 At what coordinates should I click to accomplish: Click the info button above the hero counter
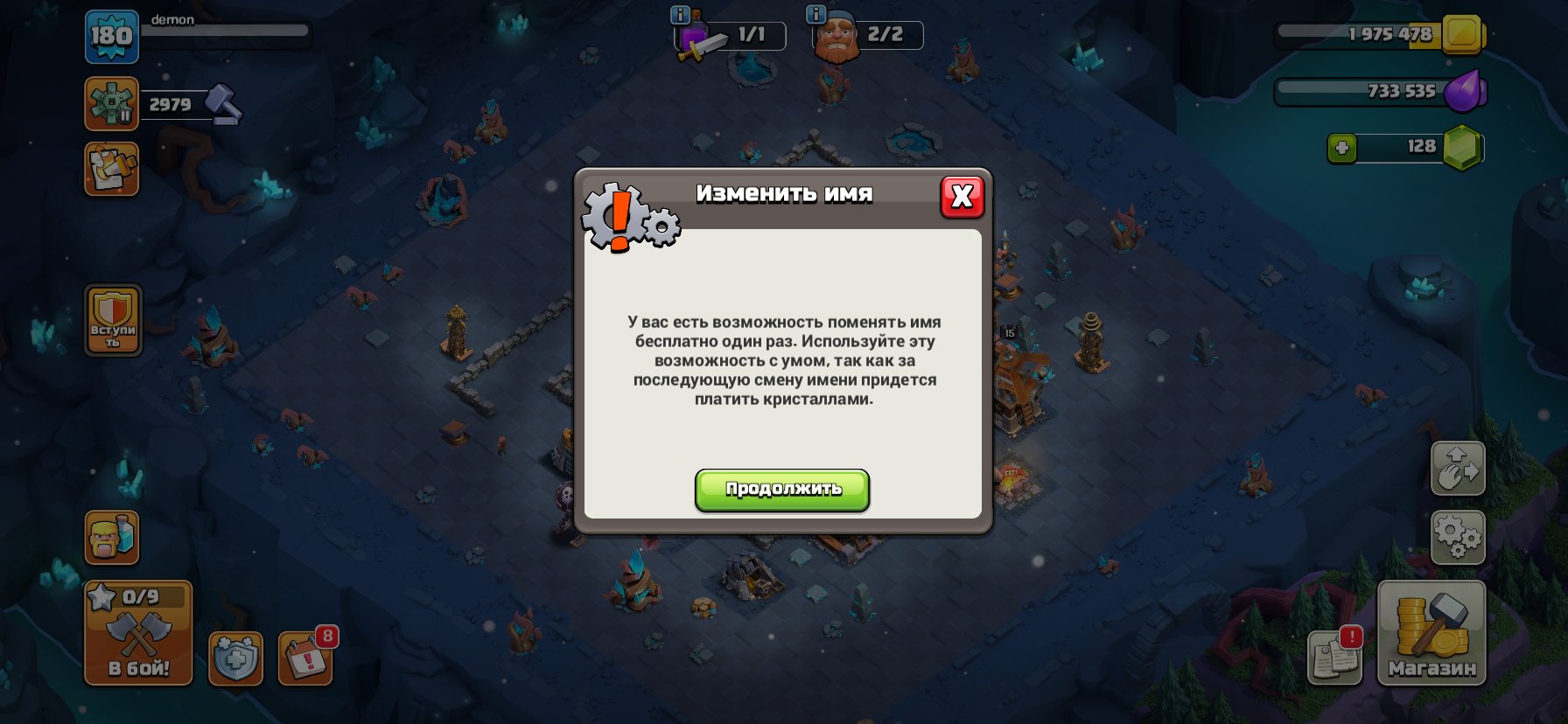pos(817,14)
